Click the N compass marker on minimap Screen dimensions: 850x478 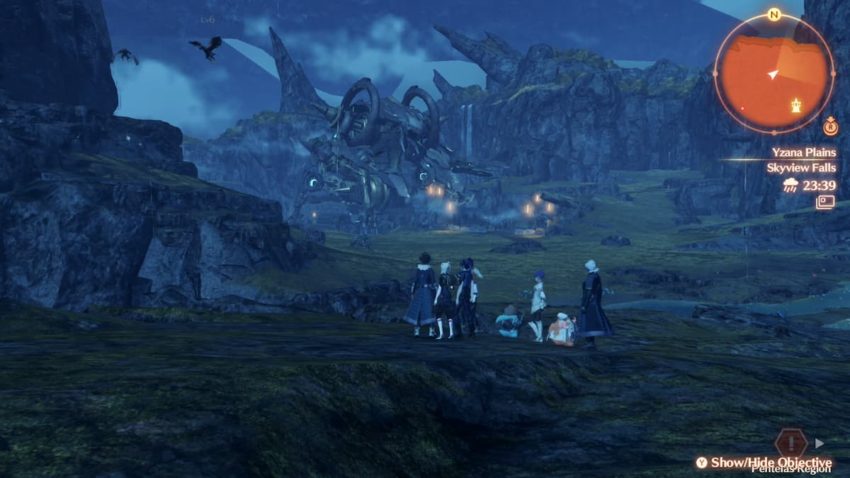click(x=774, y=15)
